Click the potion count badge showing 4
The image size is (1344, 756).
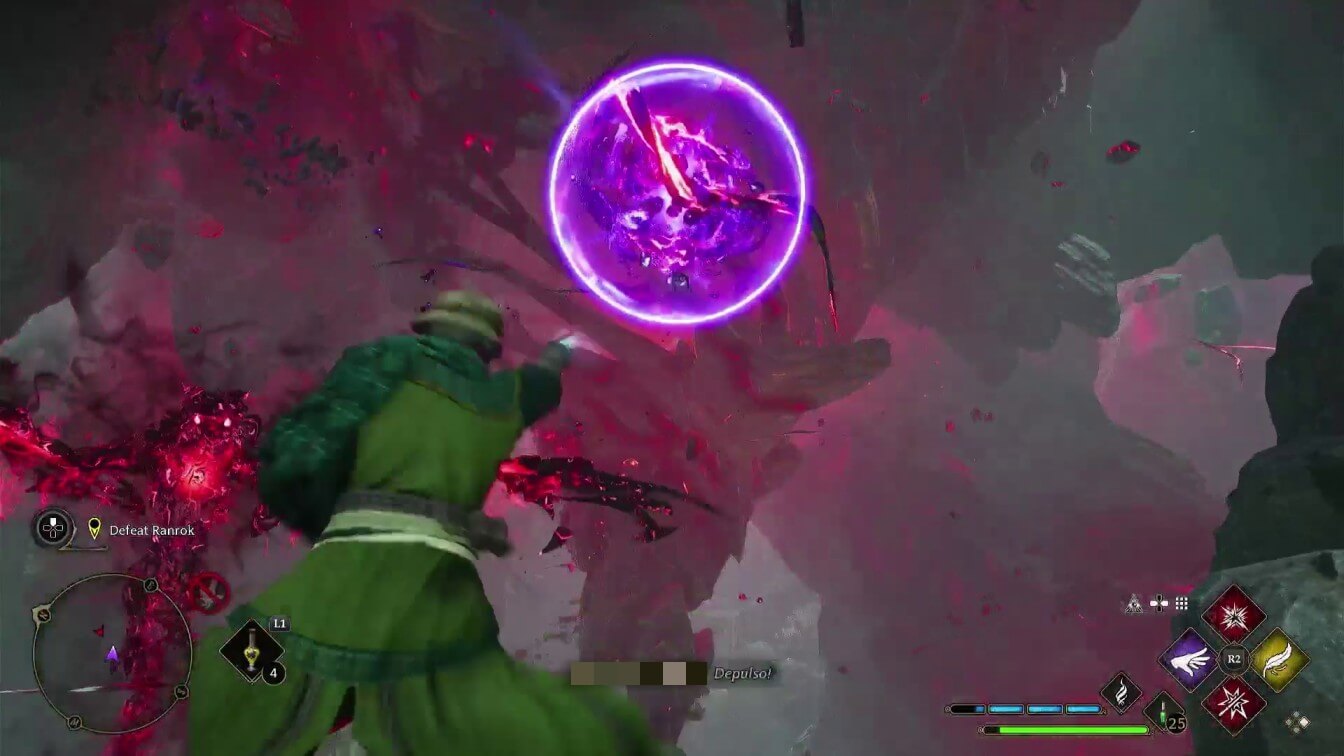coord(274,673)
